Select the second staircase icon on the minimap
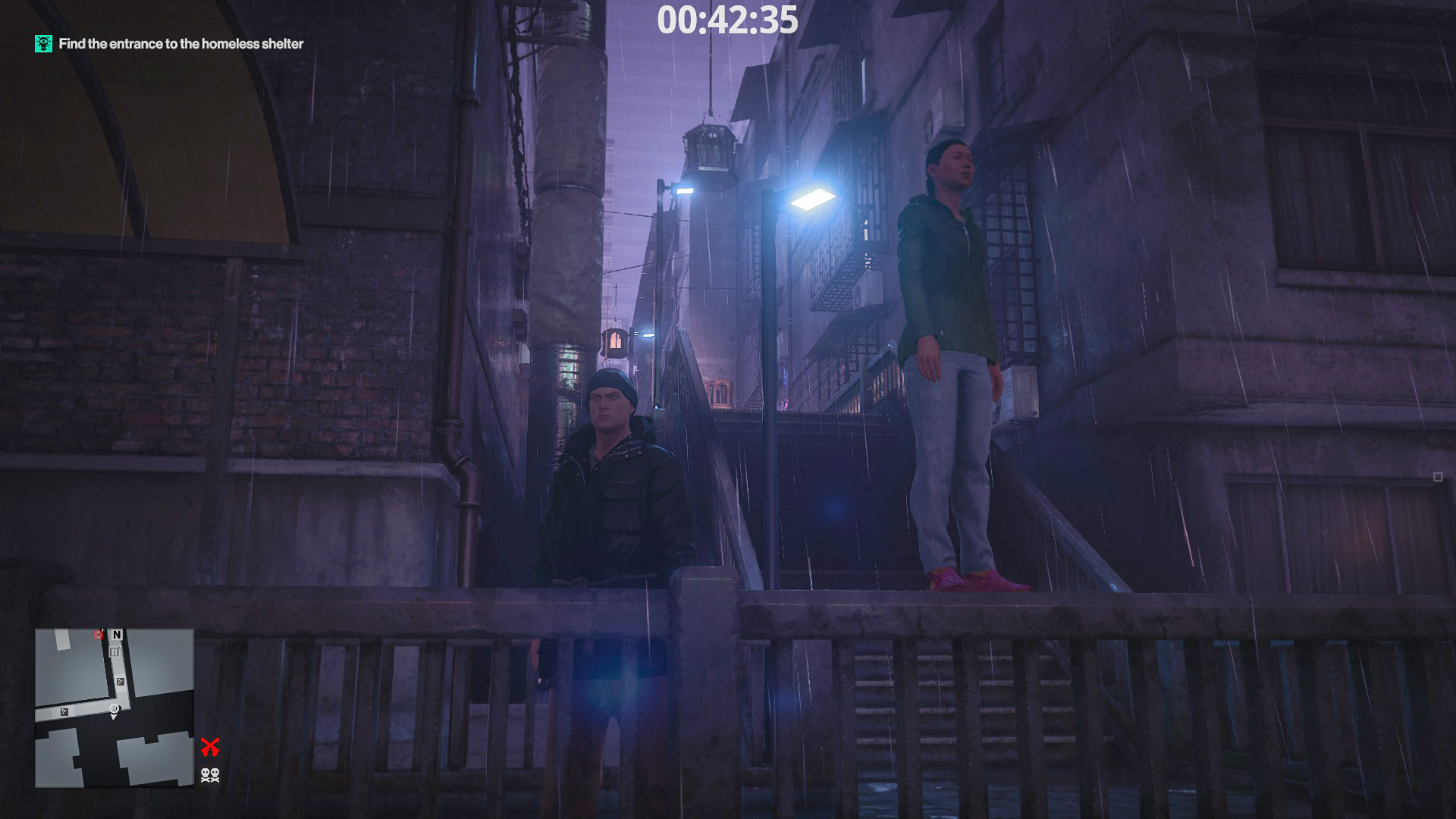Viewport: 1456px width, 819px height. click(64, 711)
